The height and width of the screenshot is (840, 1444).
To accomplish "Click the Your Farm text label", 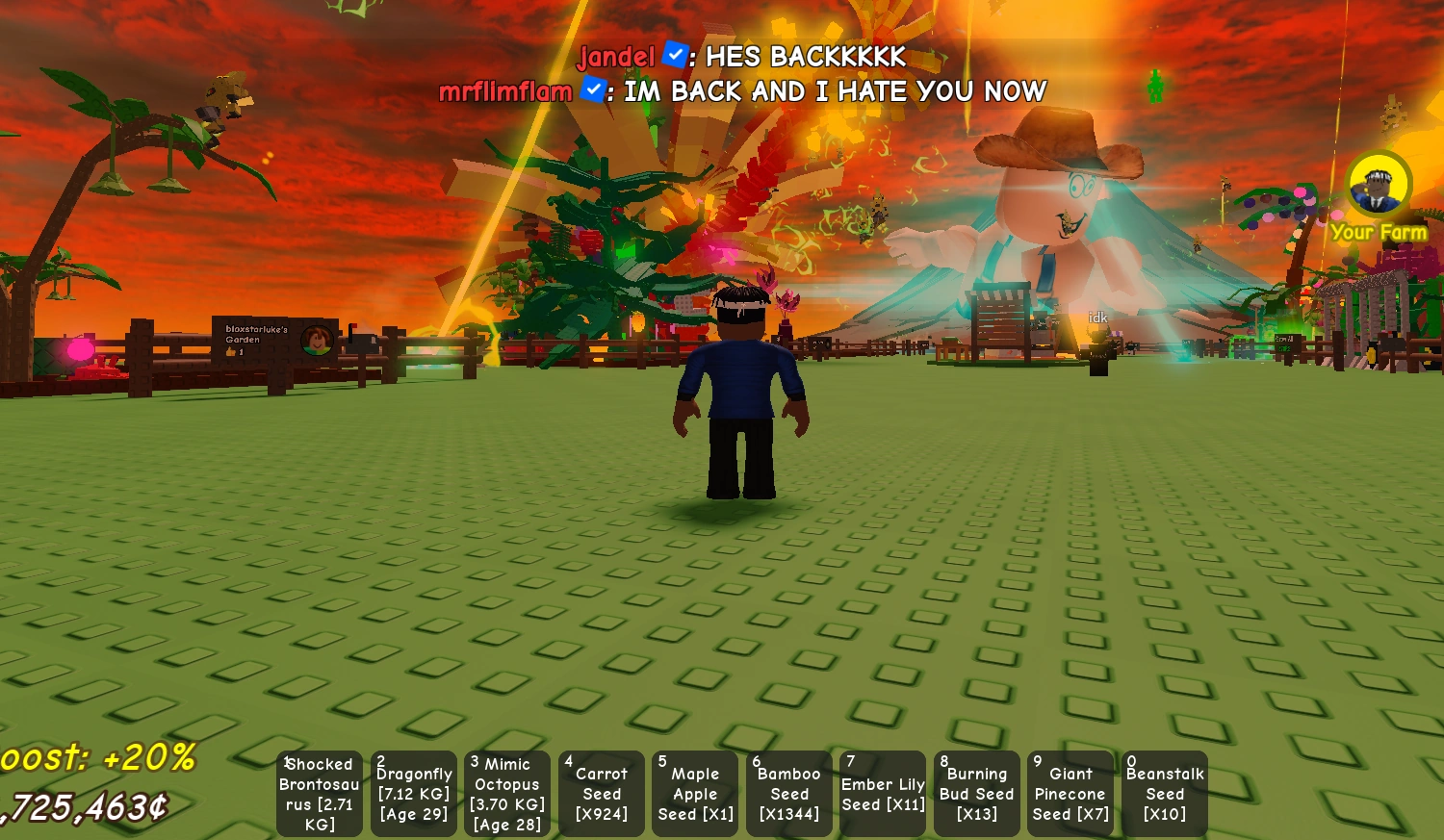I will point(1379,233).
